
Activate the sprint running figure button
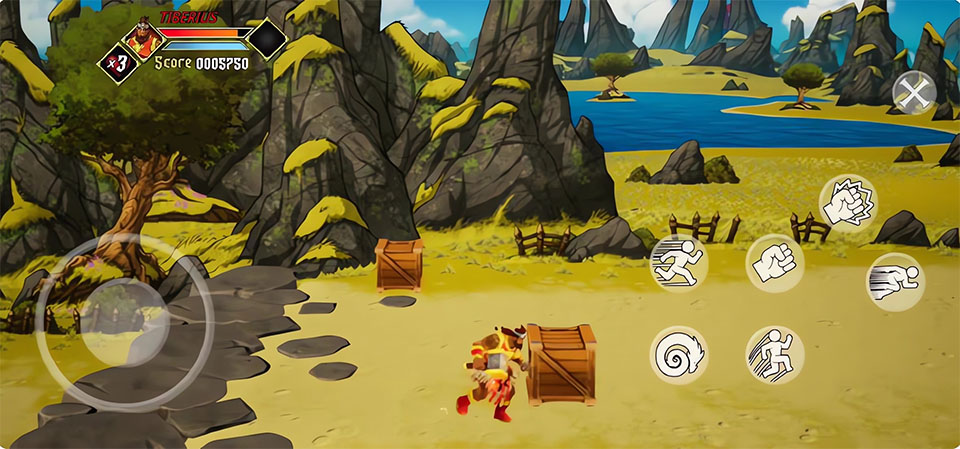(x=678, y=263)
